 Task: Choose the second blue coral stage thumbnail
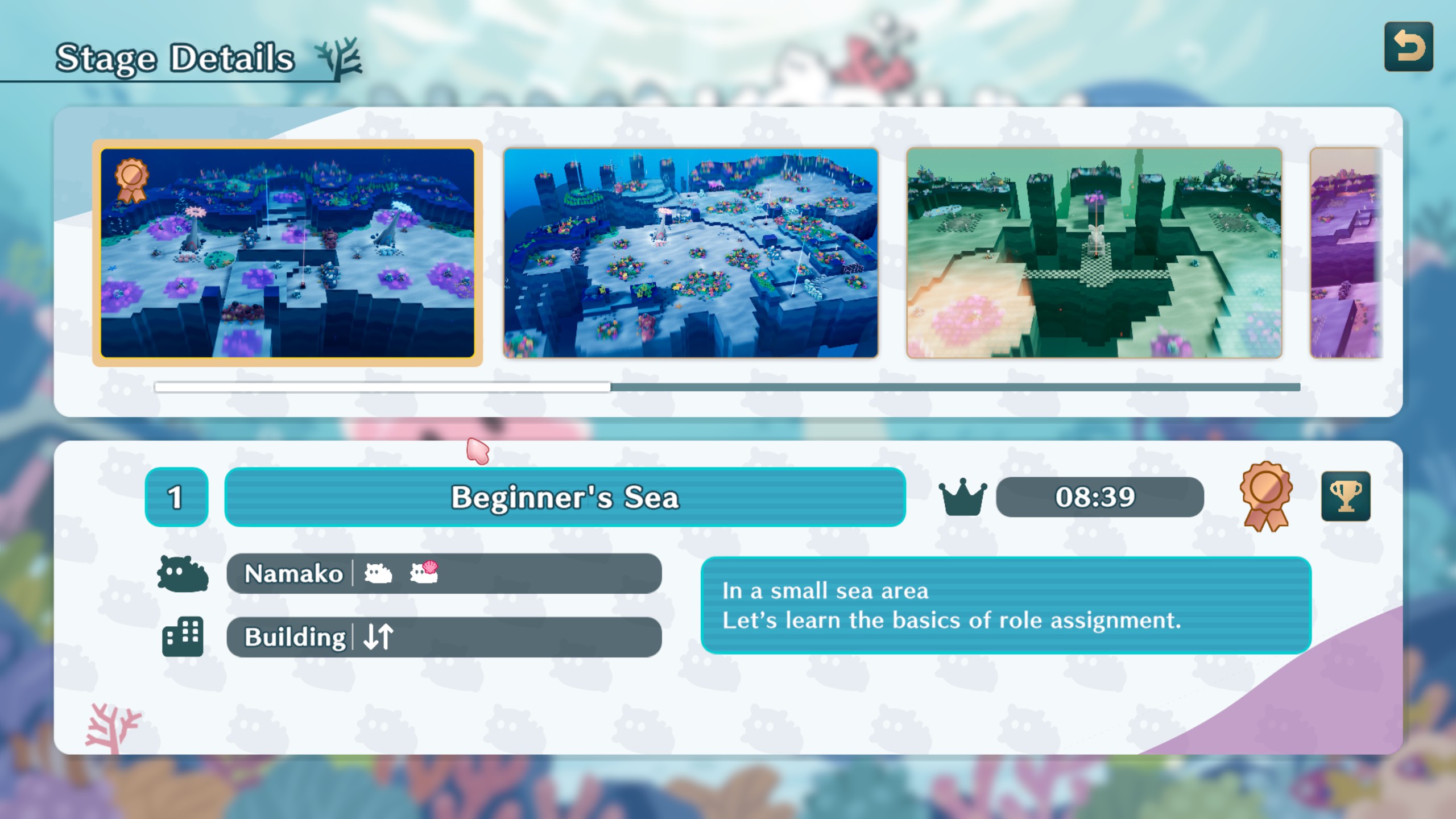tap(690, 253)
